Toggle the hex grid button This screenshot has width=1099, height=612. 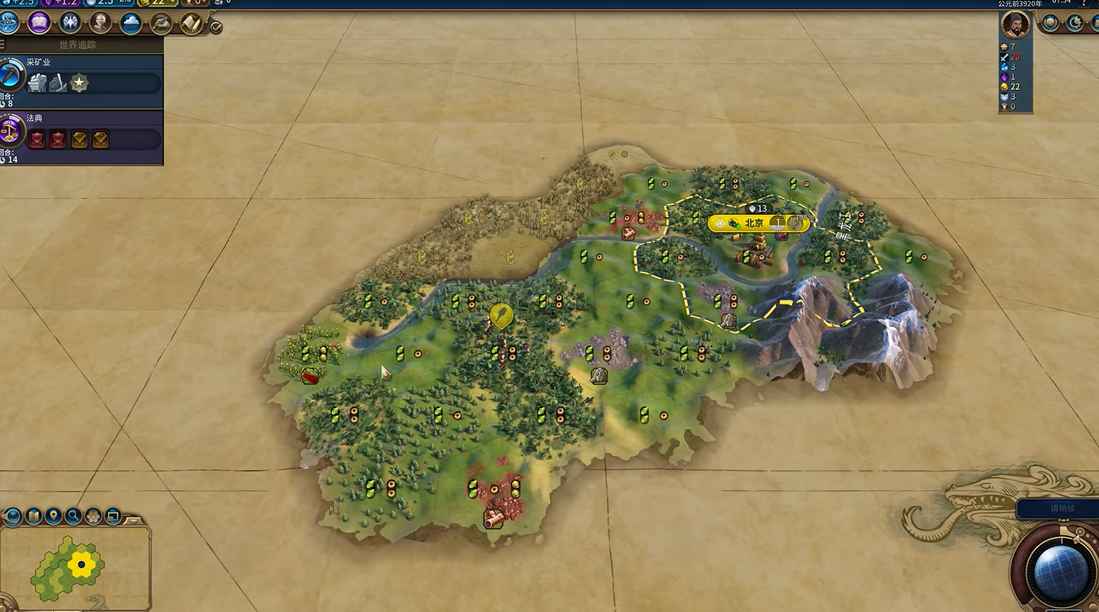point(93,517)
